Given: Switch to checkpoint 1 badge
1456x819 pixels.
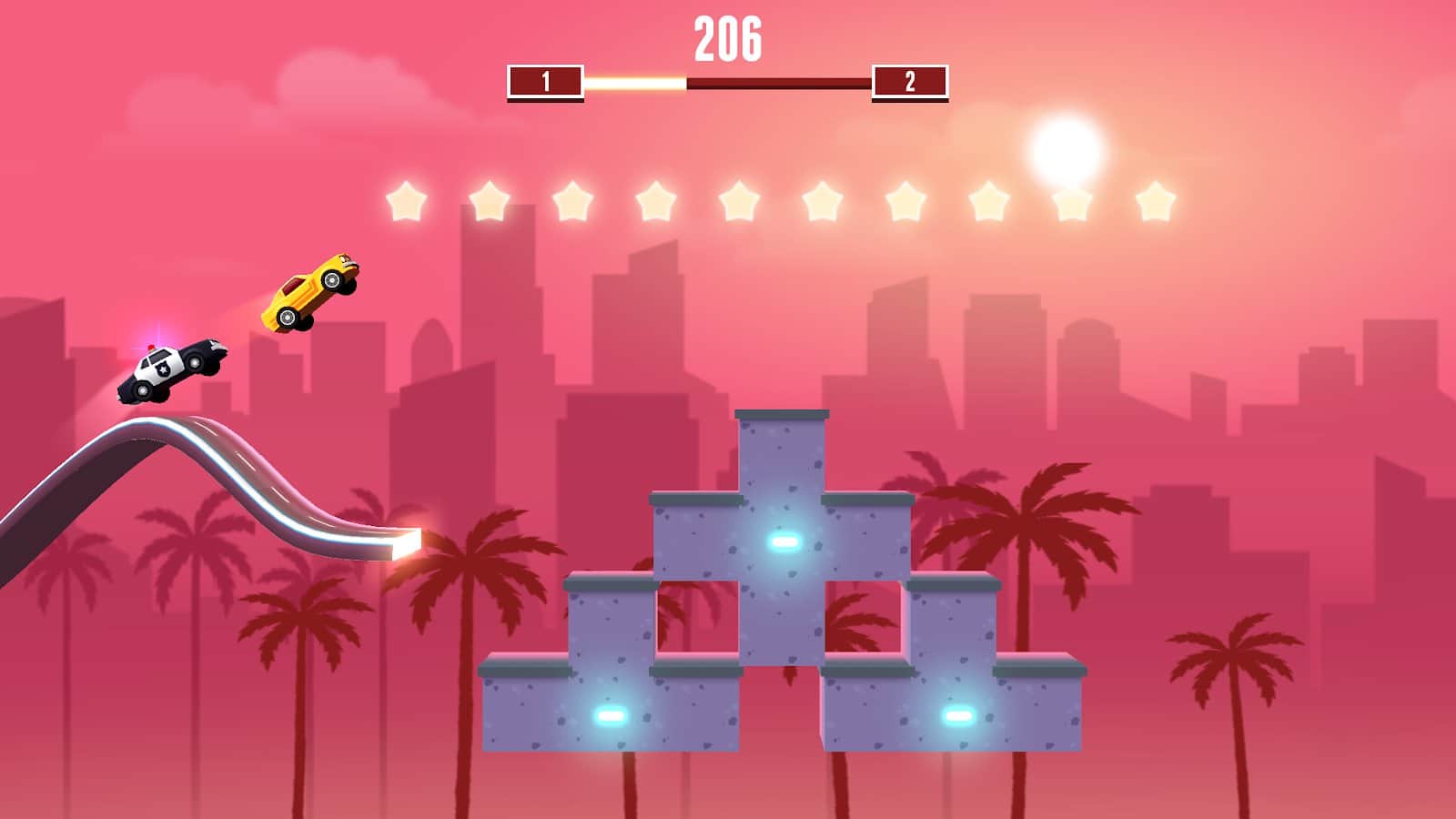Looking at the screenshot, I should tap(544, 82).
